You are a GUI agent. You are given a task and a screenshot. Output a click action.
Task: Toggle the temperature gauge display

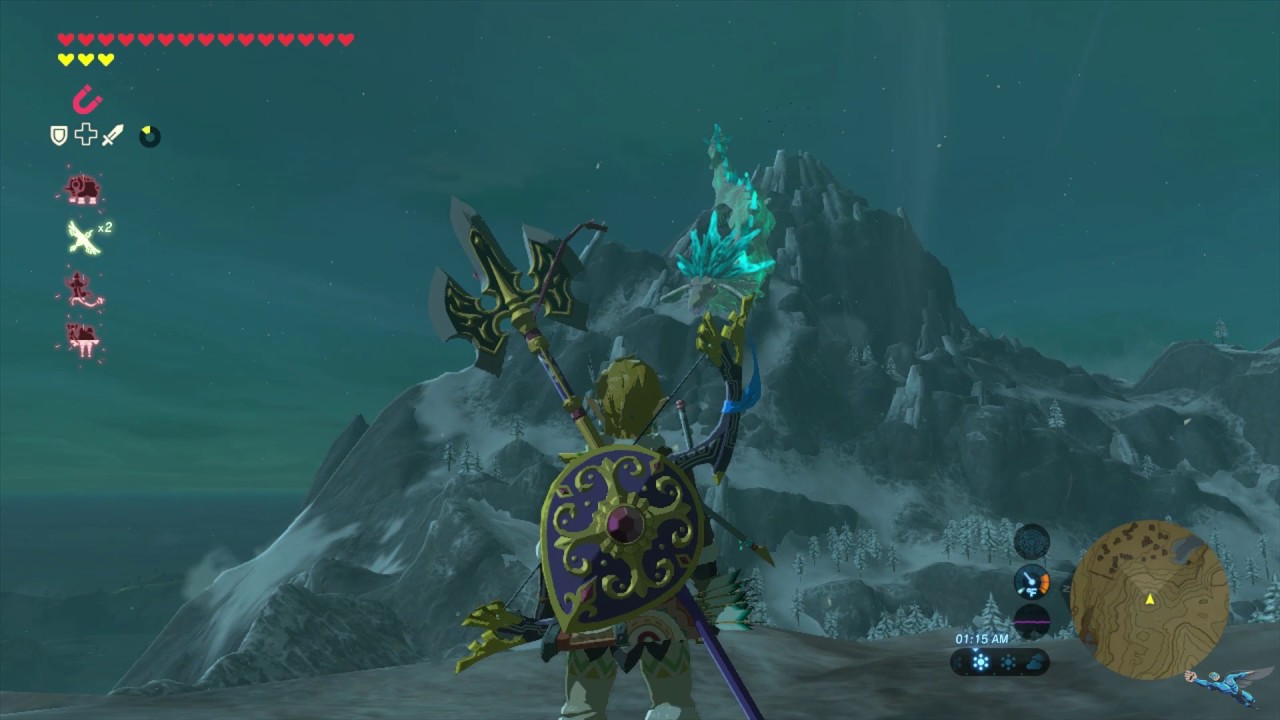pos(1032,582)
